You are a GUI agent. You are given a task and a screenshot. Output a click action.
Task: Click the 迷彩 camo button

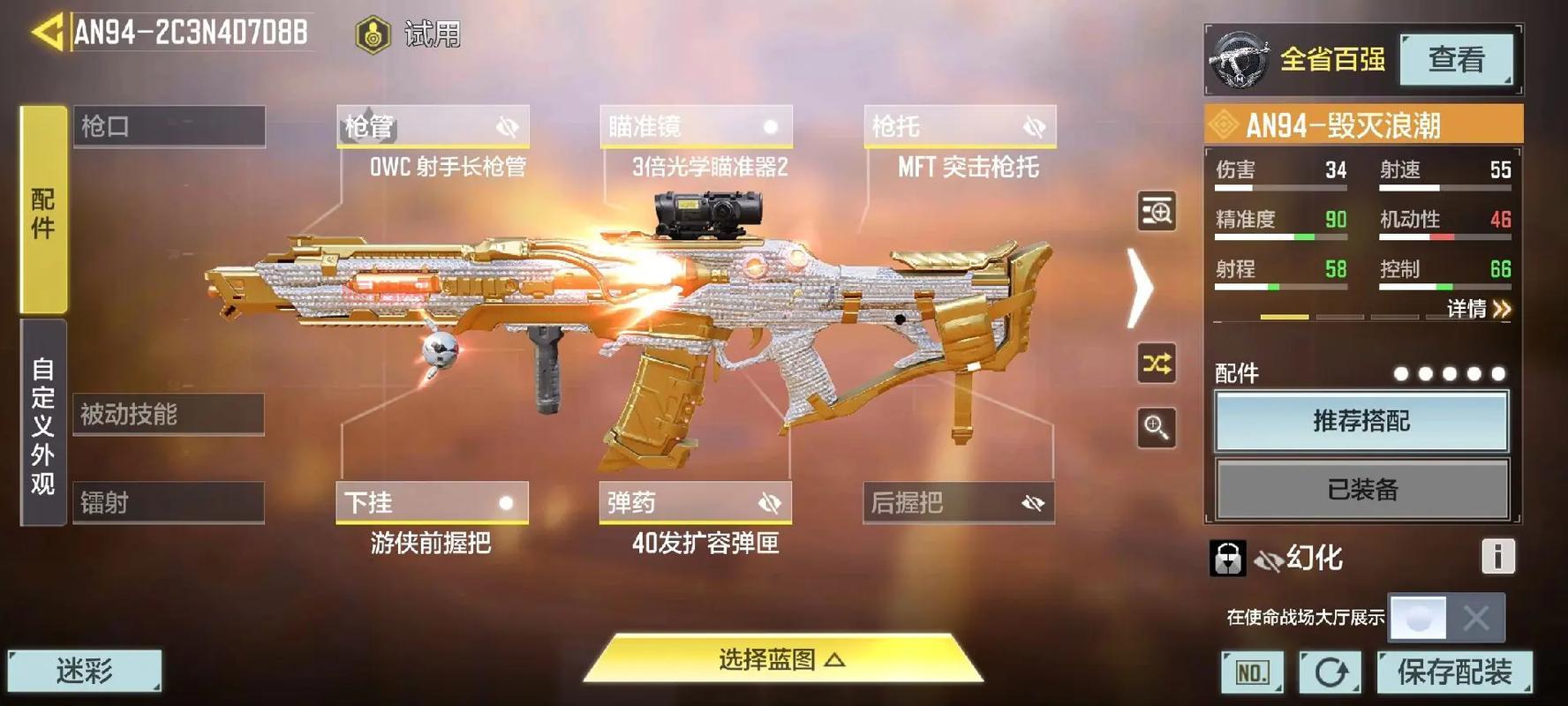click(x=85, y=672)
